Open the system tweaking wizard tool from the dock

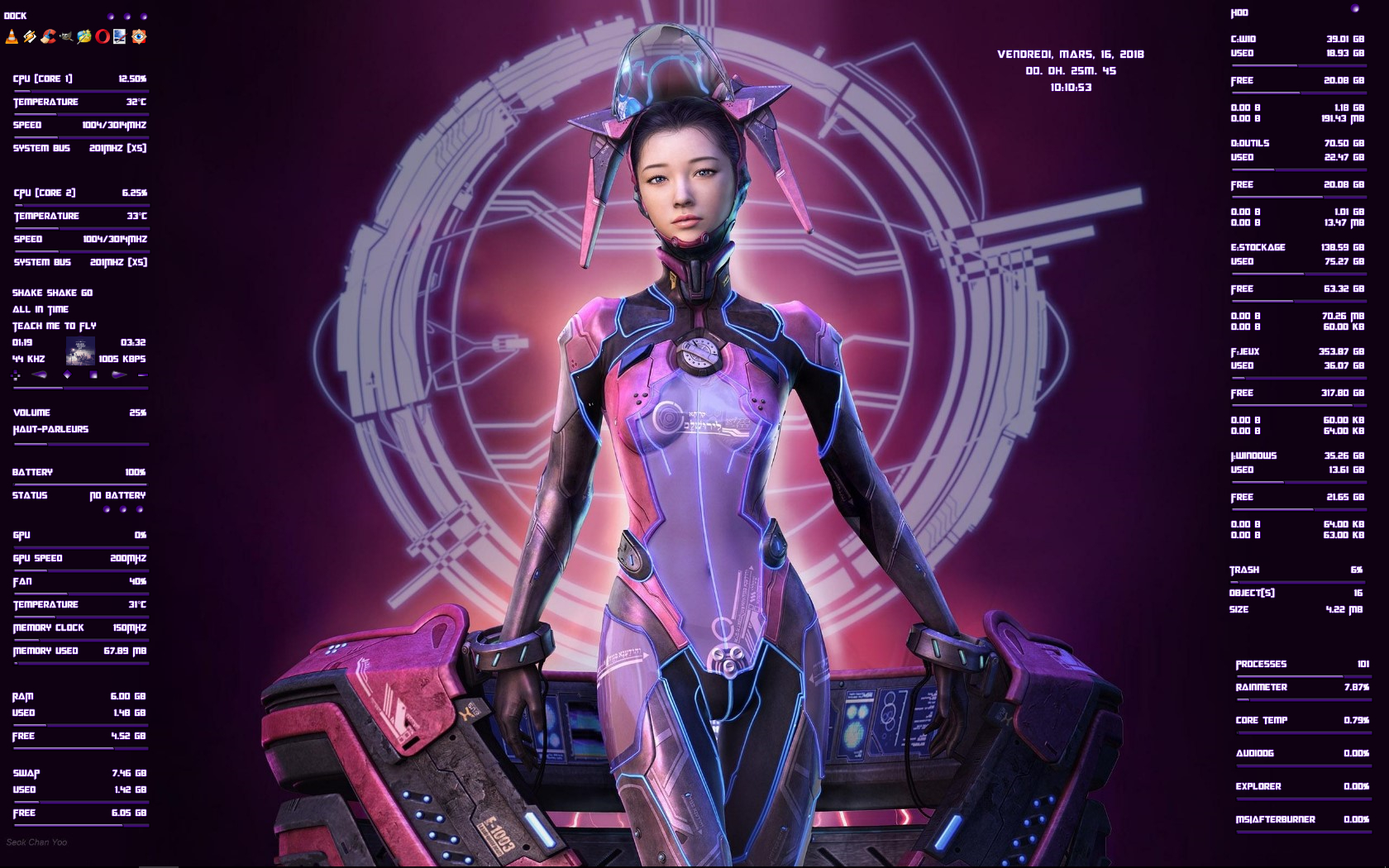(84, 36)
